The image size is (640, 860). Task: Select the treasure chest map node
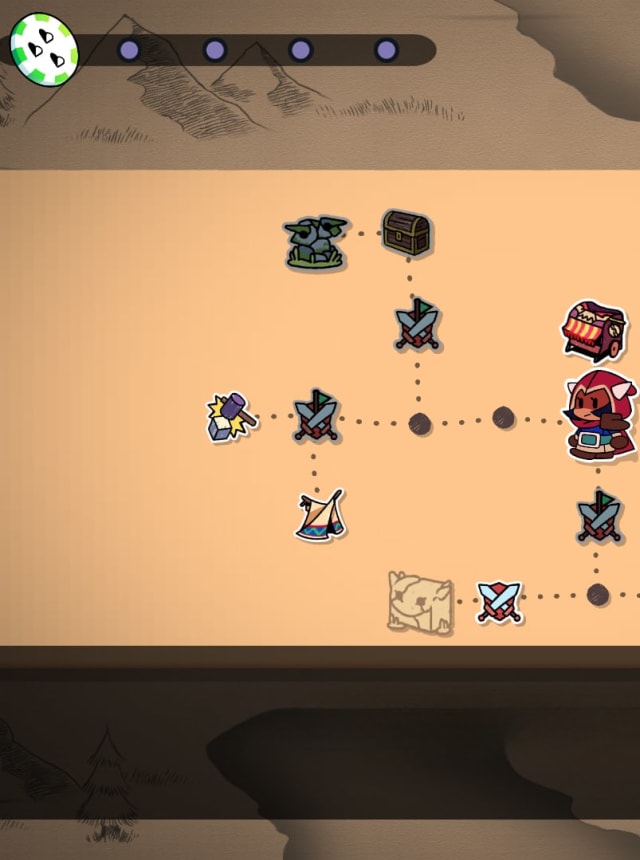point(406,233)
